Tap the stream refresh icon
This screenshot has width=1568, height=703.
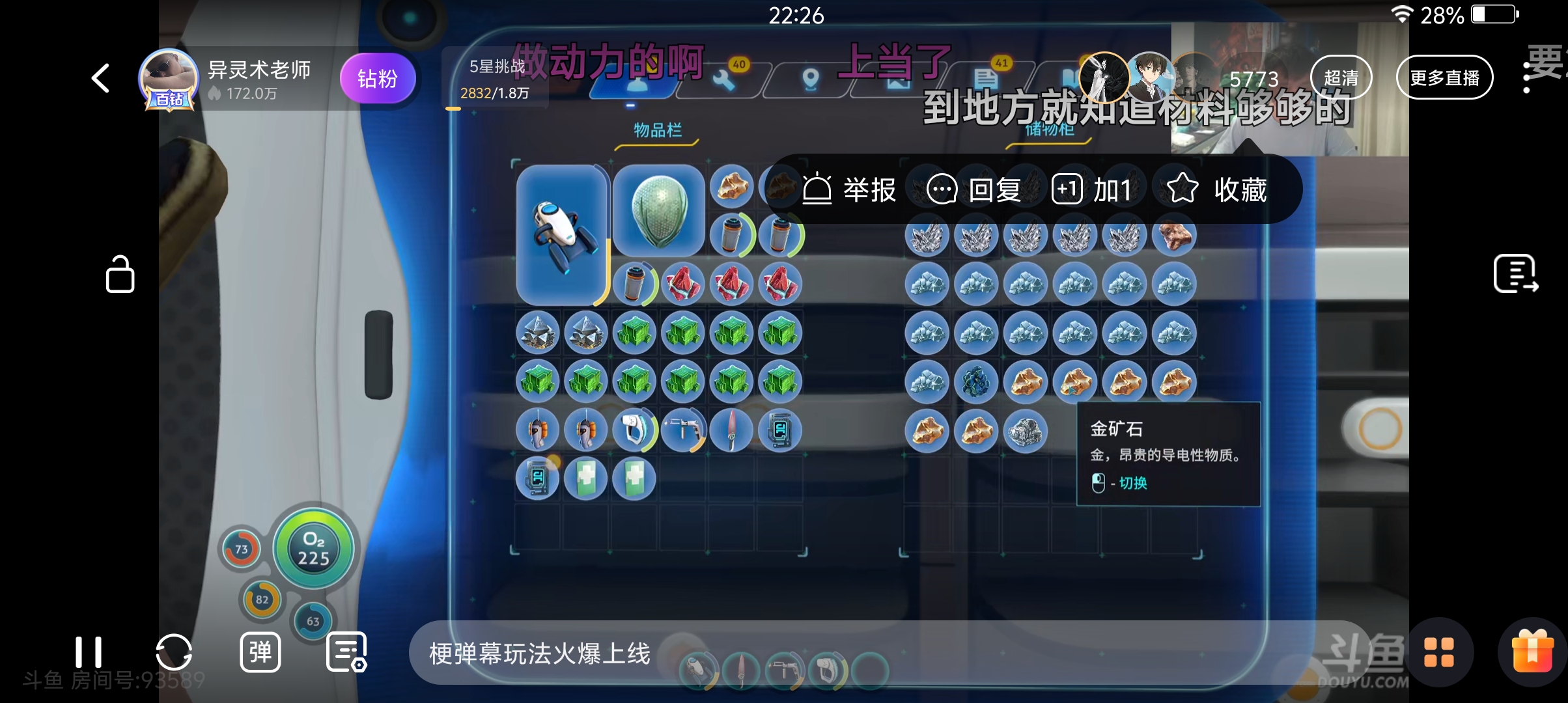173,653
